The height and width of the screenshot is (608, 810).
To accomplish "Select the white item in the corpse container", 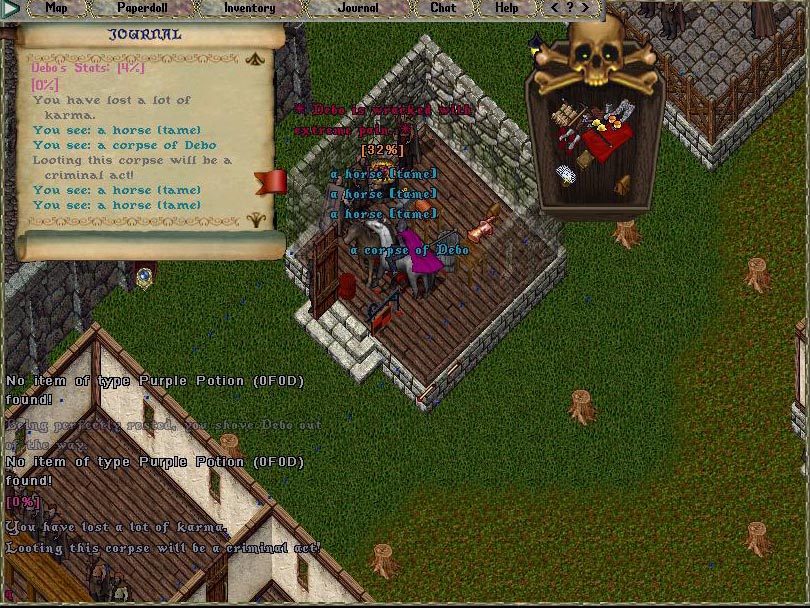I will point(566,175).
